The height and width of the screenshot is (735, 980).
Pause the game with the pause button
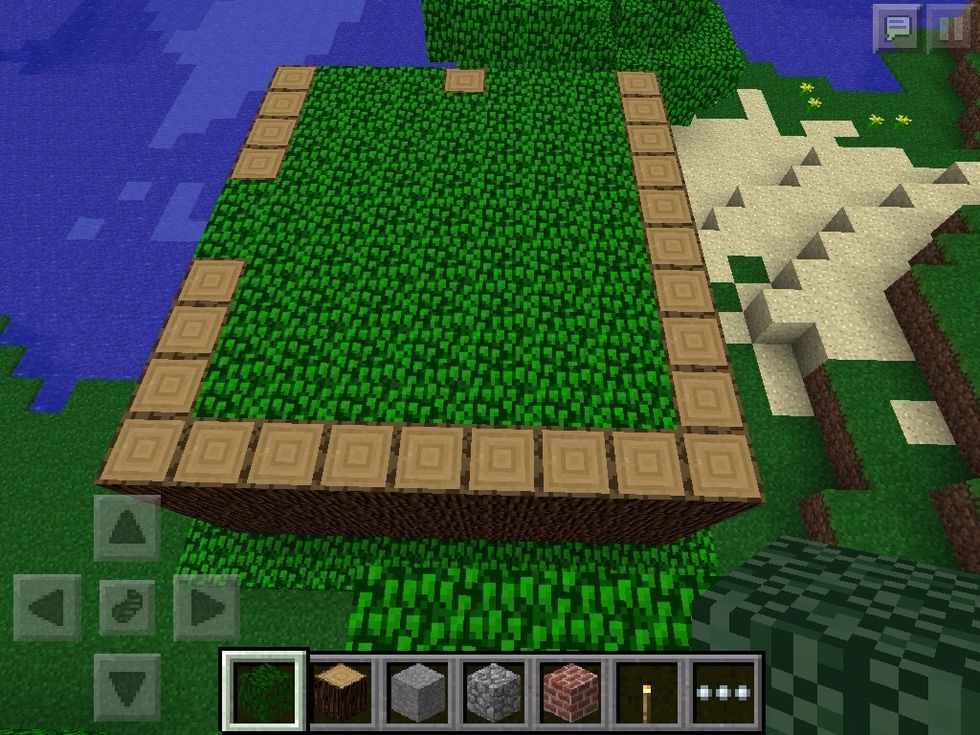point(951,26)
